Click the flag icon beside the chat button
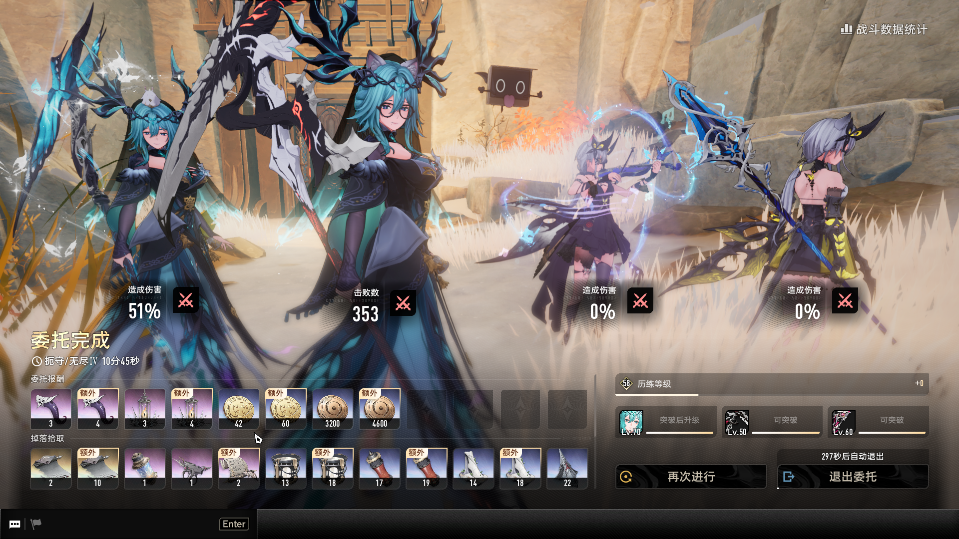This screenshot has width=959, height=539. pos(36,523)
